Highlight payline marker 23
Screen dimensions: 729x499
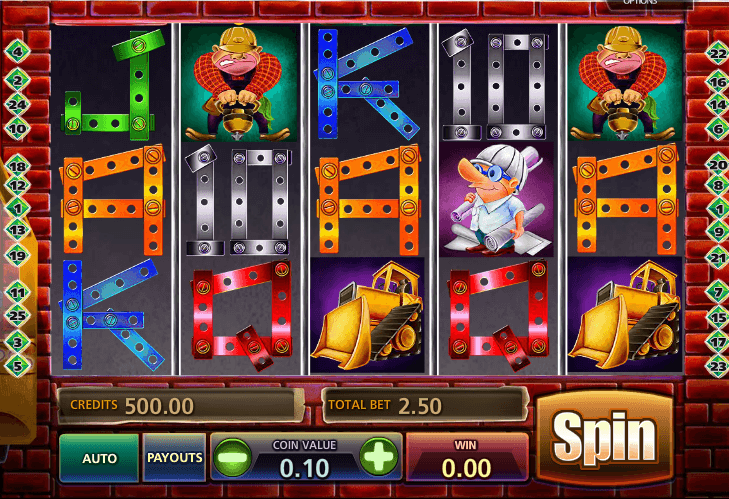[x=716, y=366]
